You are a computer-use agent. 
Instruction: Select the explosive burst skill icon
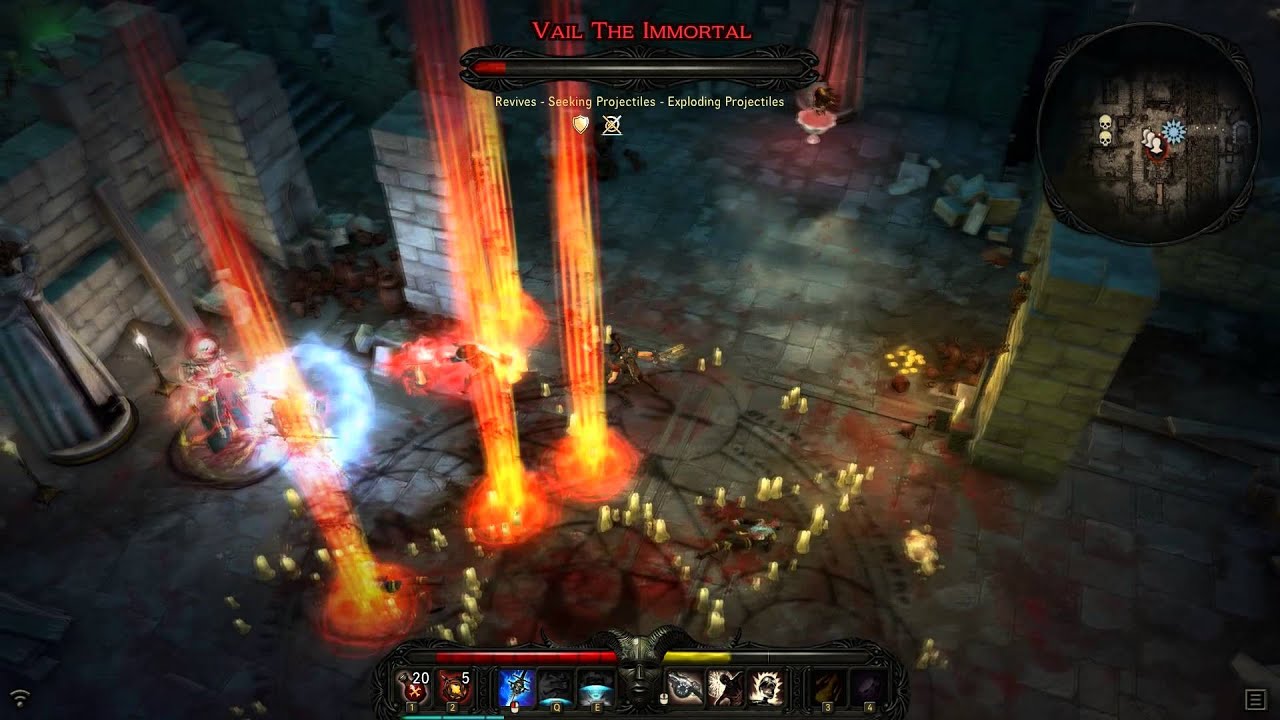(x=767, y=685)
